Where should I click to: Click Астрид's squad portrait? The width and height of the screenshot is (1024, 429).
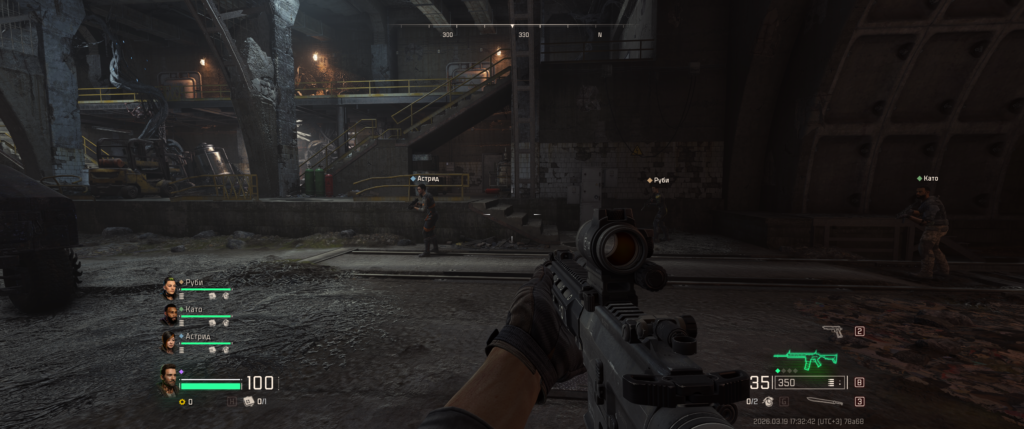(x=170, y=342)
